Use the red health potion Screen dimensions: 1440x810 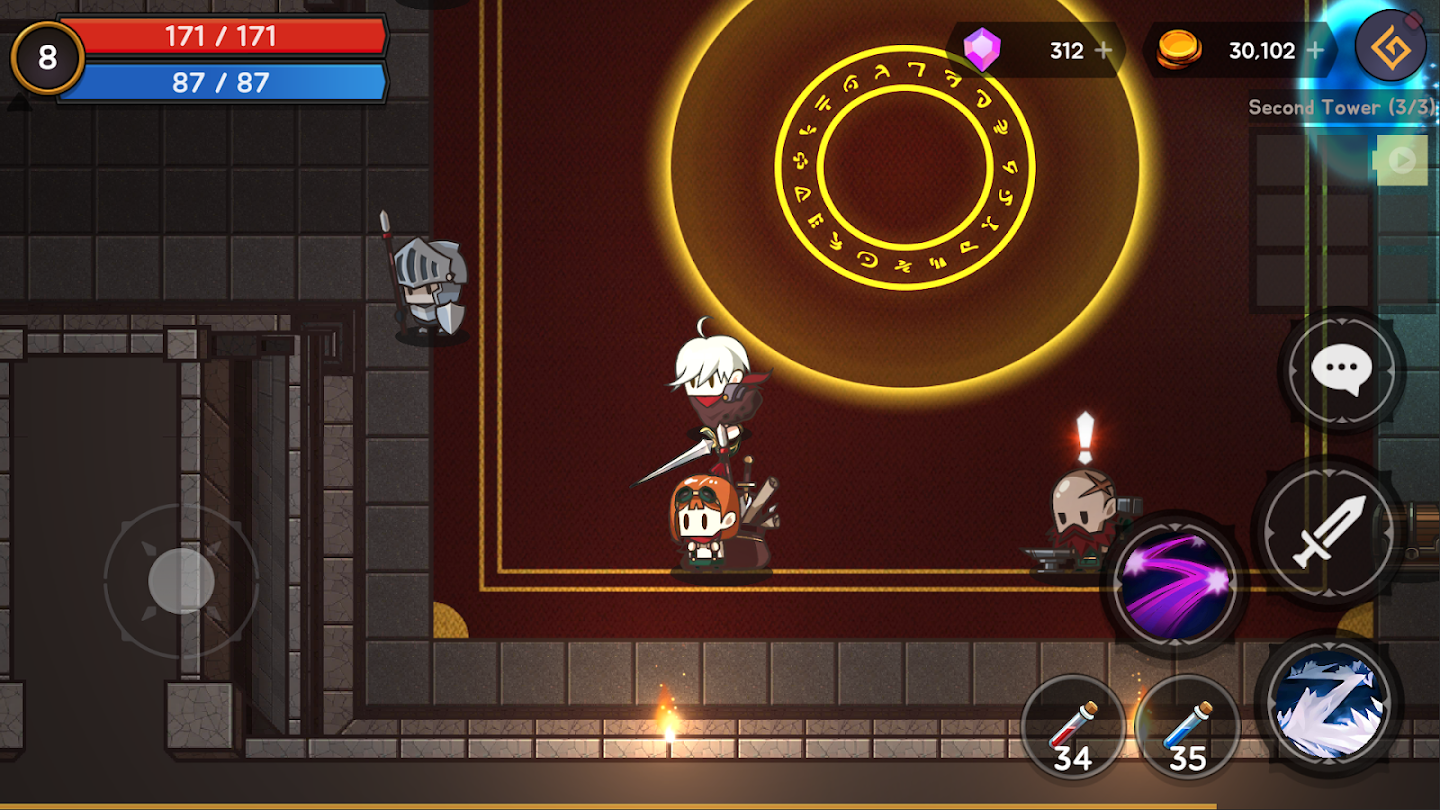(1073, 727)
